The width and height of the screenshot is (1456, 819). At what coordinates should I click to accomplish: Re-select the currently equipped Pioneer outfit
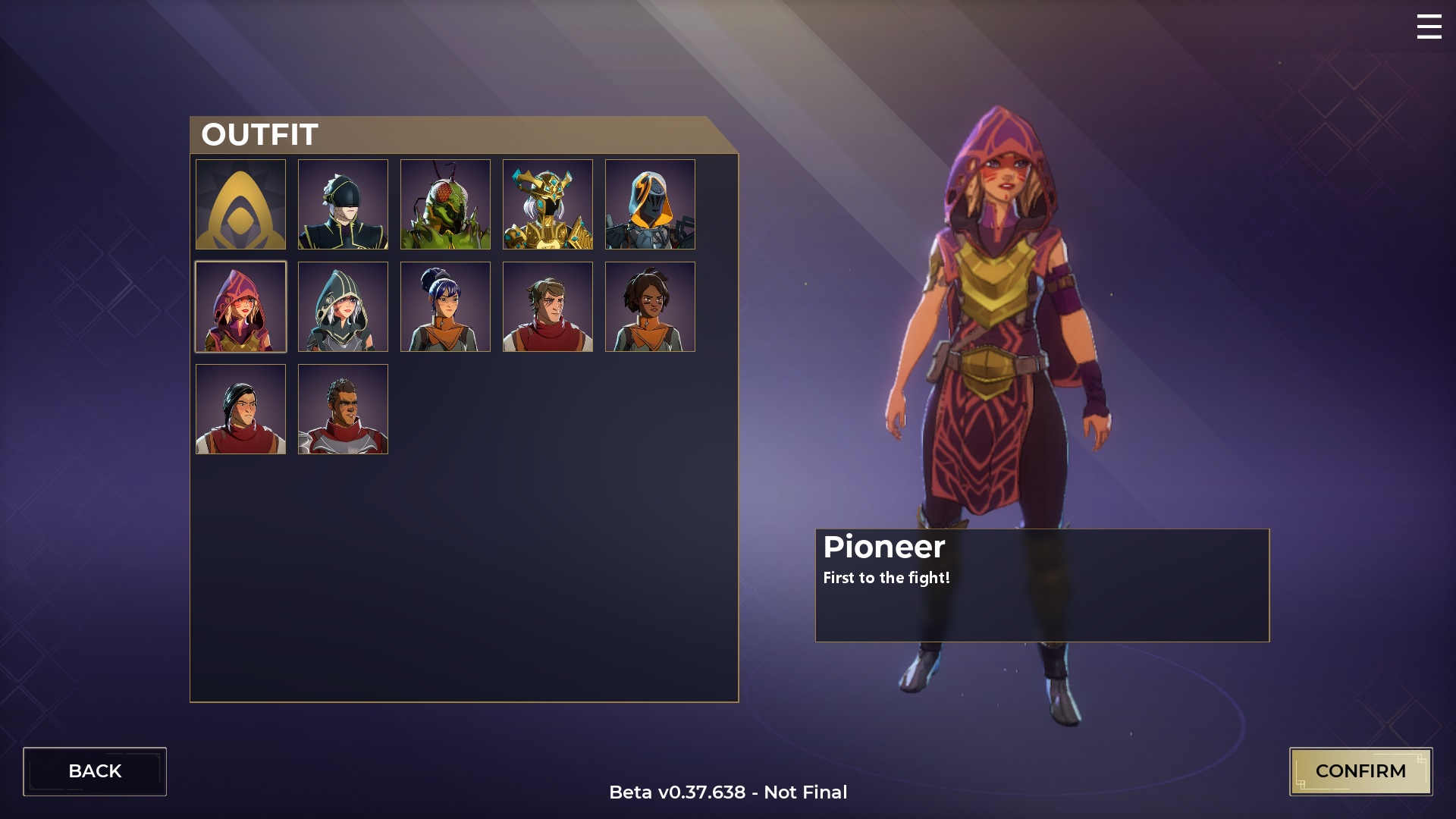[x=240, y=306]
